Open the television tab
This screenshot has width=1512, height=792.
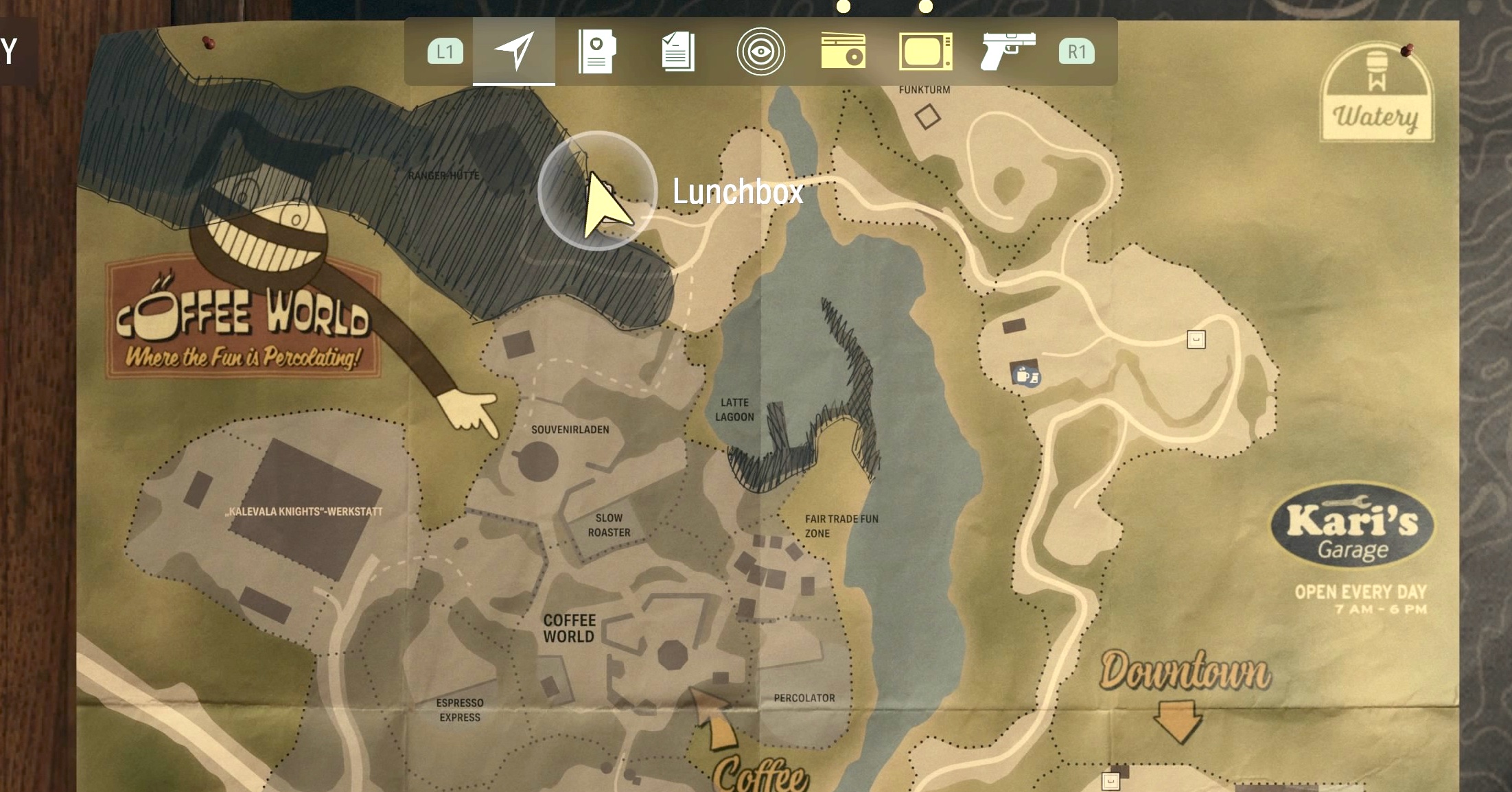925,51
